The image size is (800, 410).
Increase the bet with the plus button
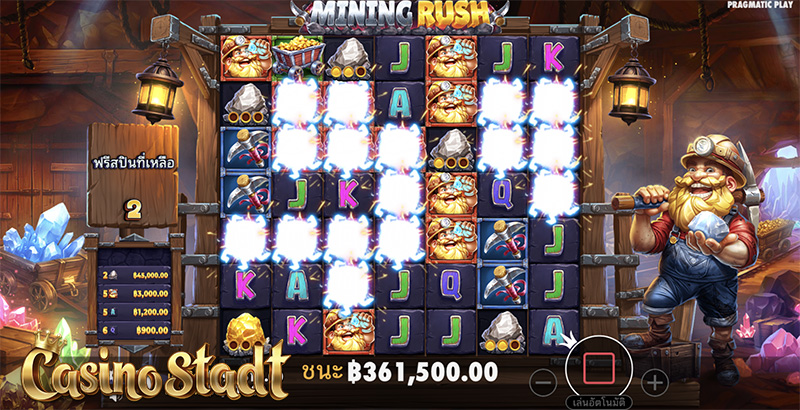(654, 381)
